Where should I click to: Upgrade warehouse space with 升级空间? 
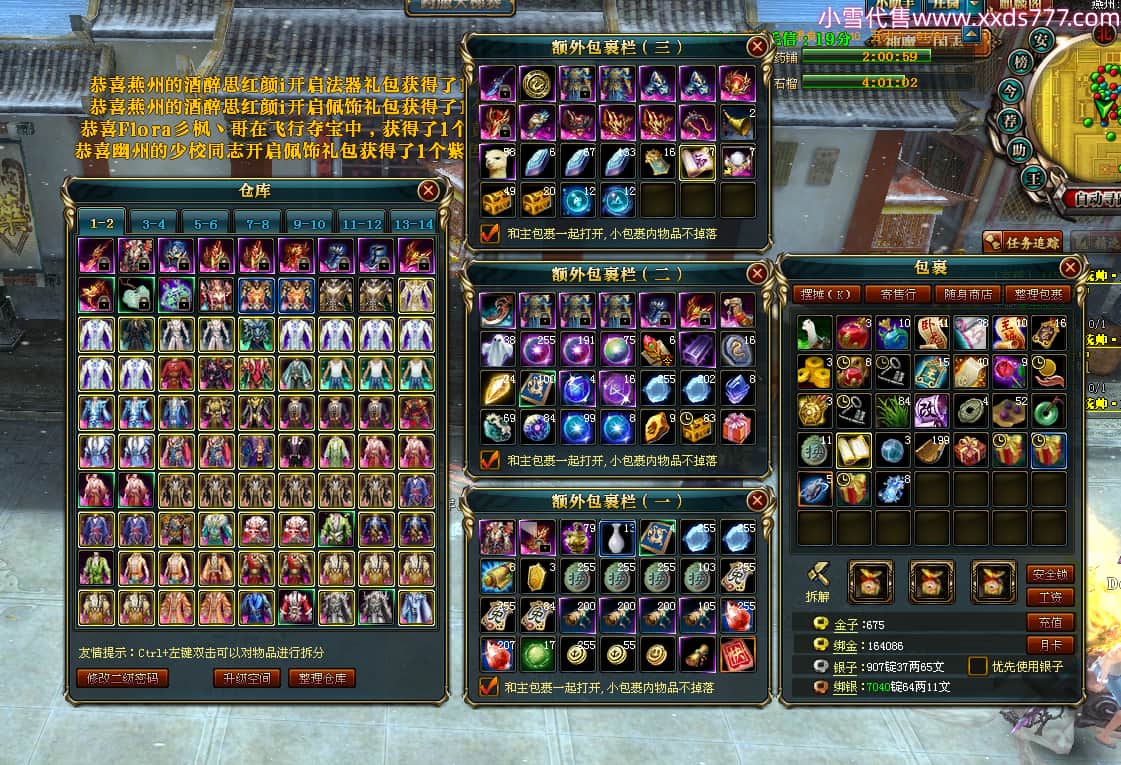coord(247,678)
